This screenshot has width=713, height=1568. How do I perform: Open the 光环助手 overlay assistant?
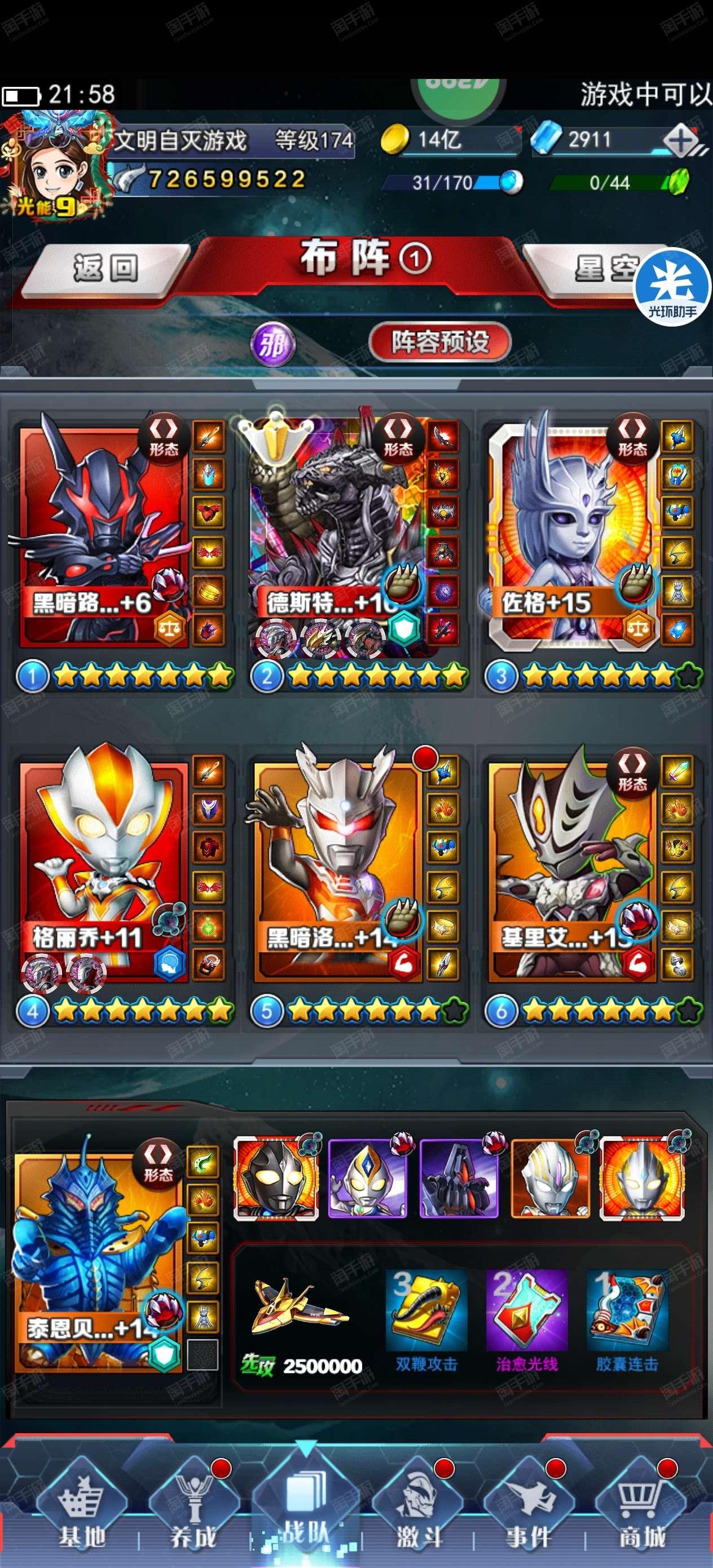[672, 287]
